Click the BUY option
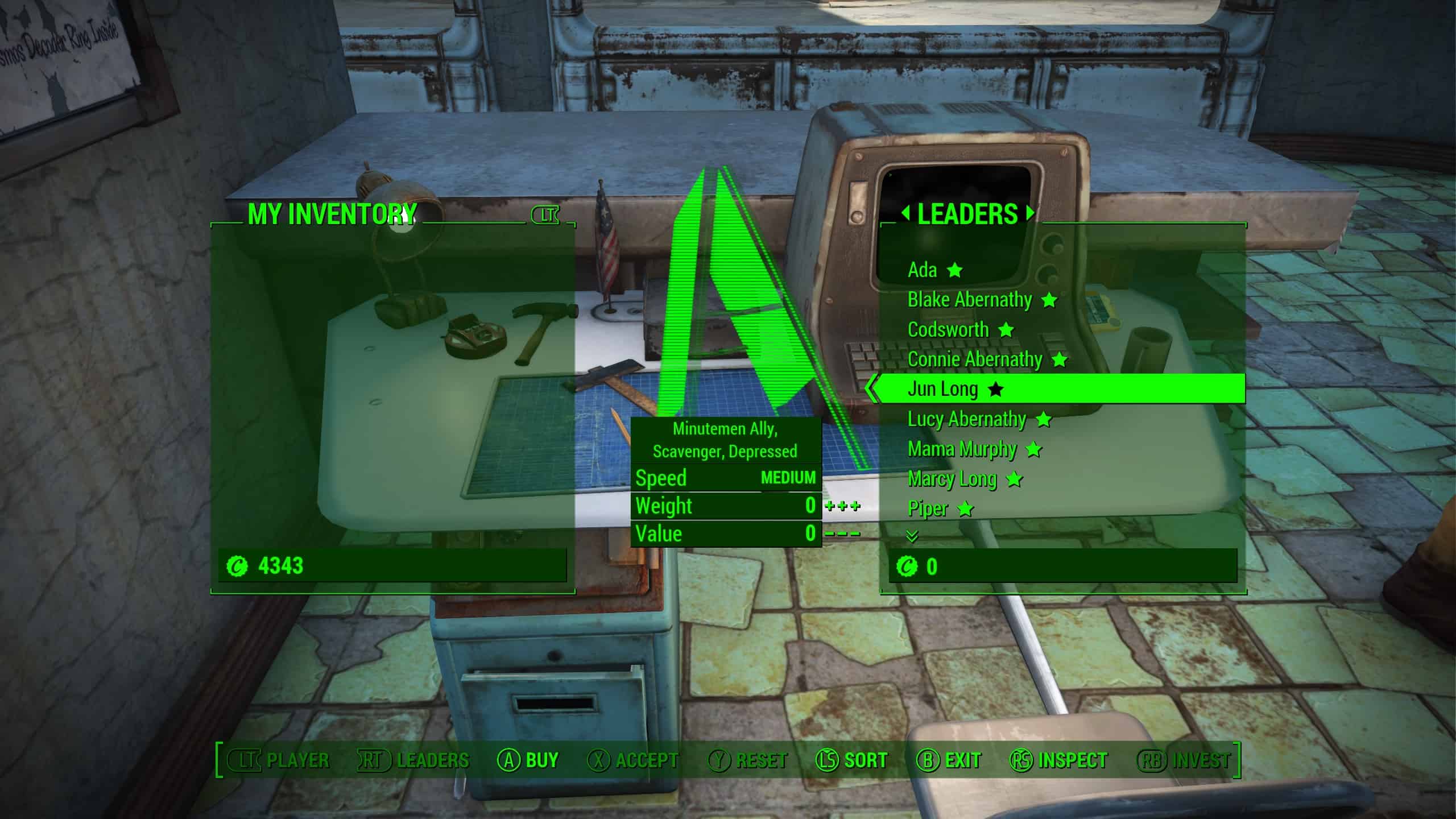The height and width of the screenshot is (819, 1456). [x=528, y=760]
